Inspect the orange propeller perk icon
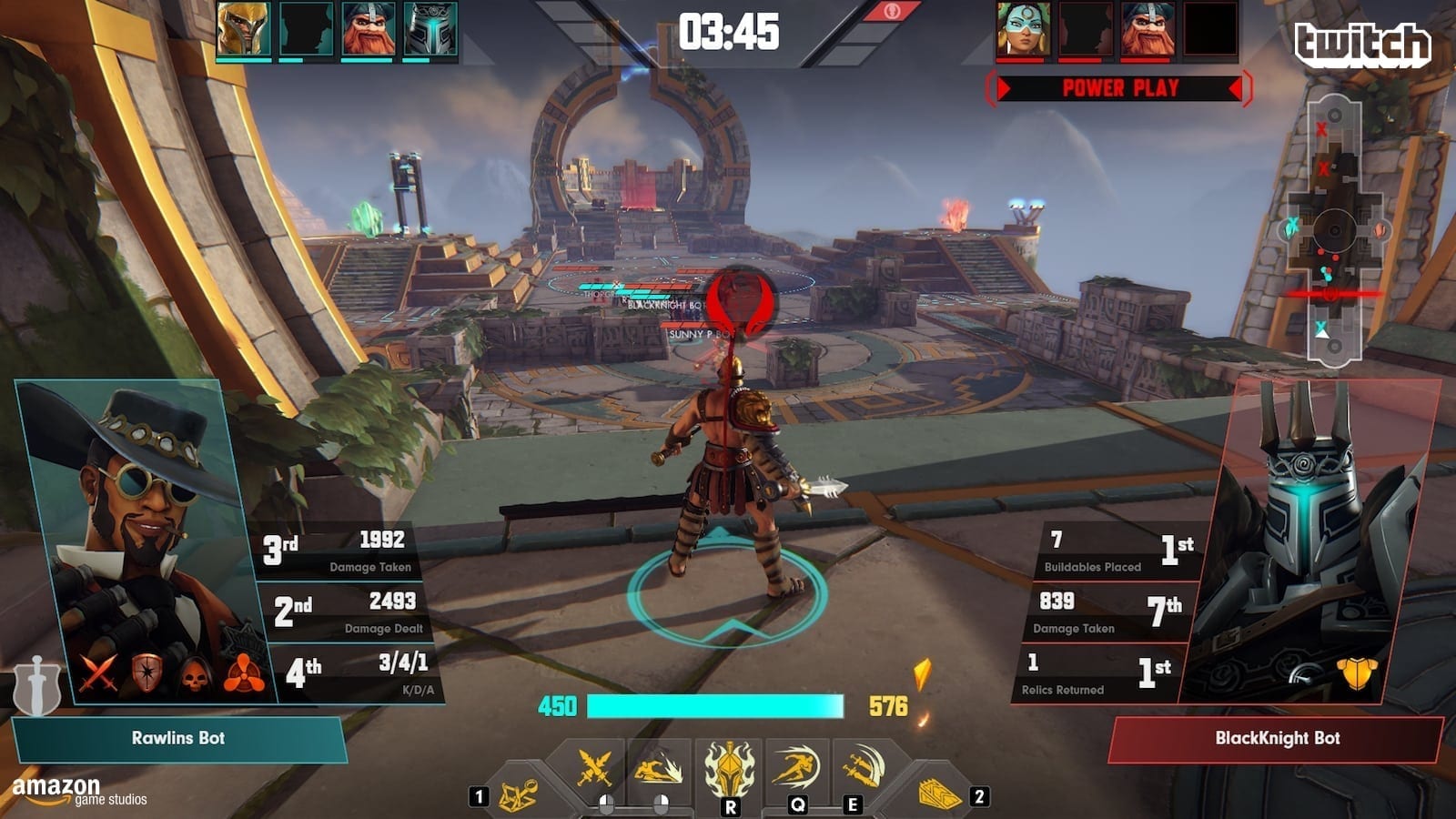This screenshot has width=1456, height=819. 244,675
